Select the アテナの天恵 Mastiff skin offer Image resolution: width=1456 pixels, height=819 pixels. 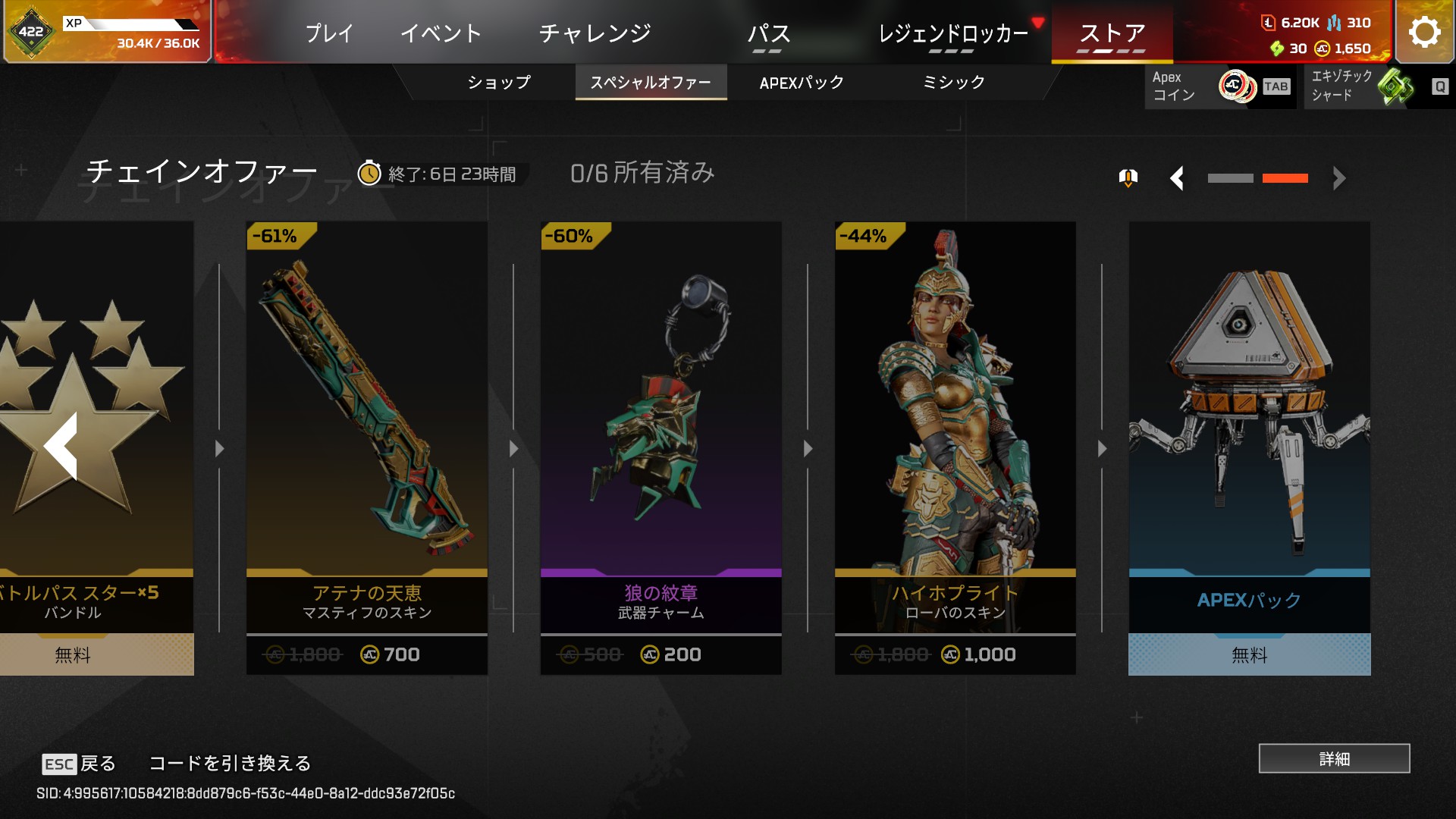pyautogui.click(x=367, y=447)
